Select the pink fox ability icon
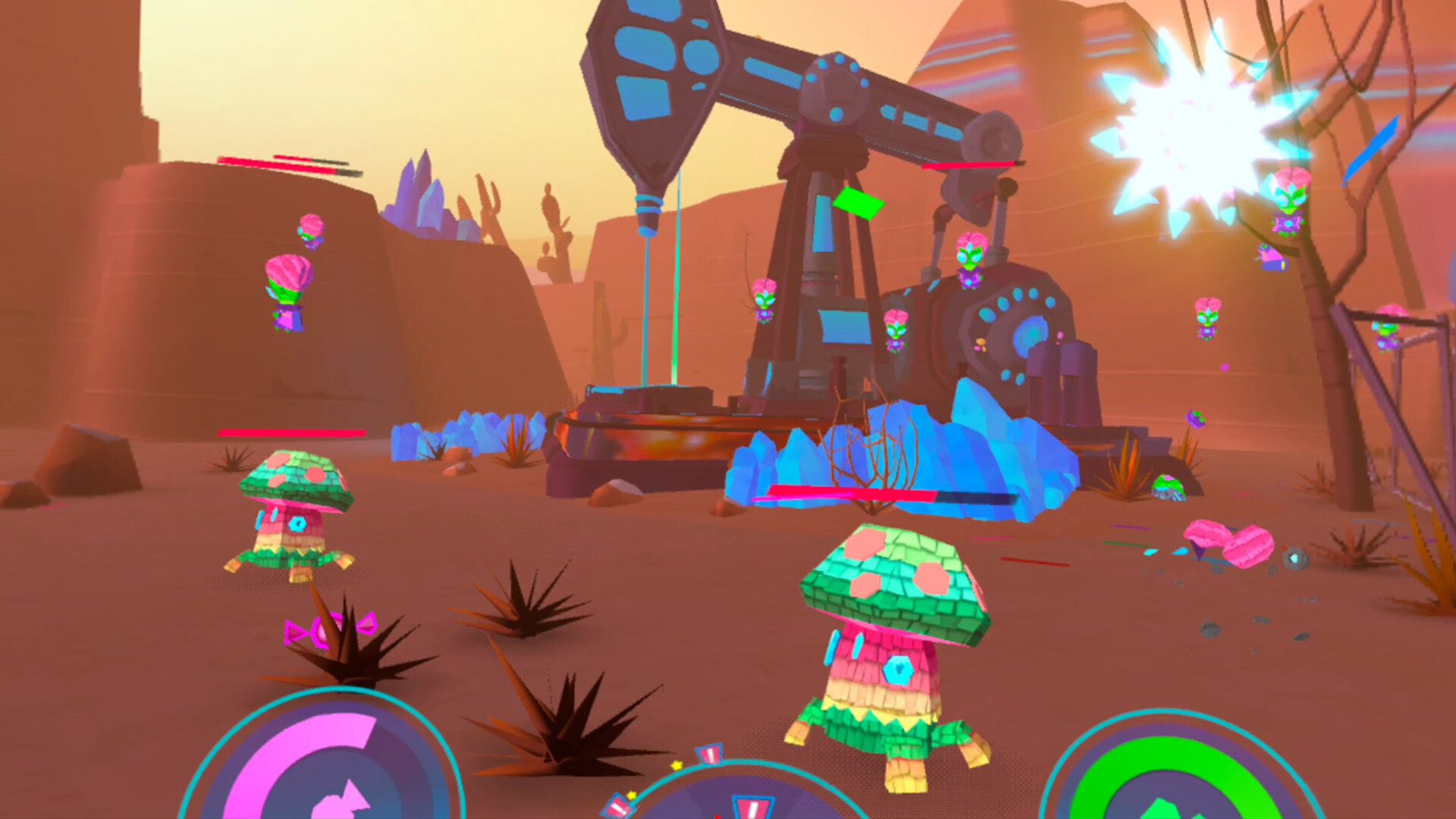 click(x=345, y=802)
